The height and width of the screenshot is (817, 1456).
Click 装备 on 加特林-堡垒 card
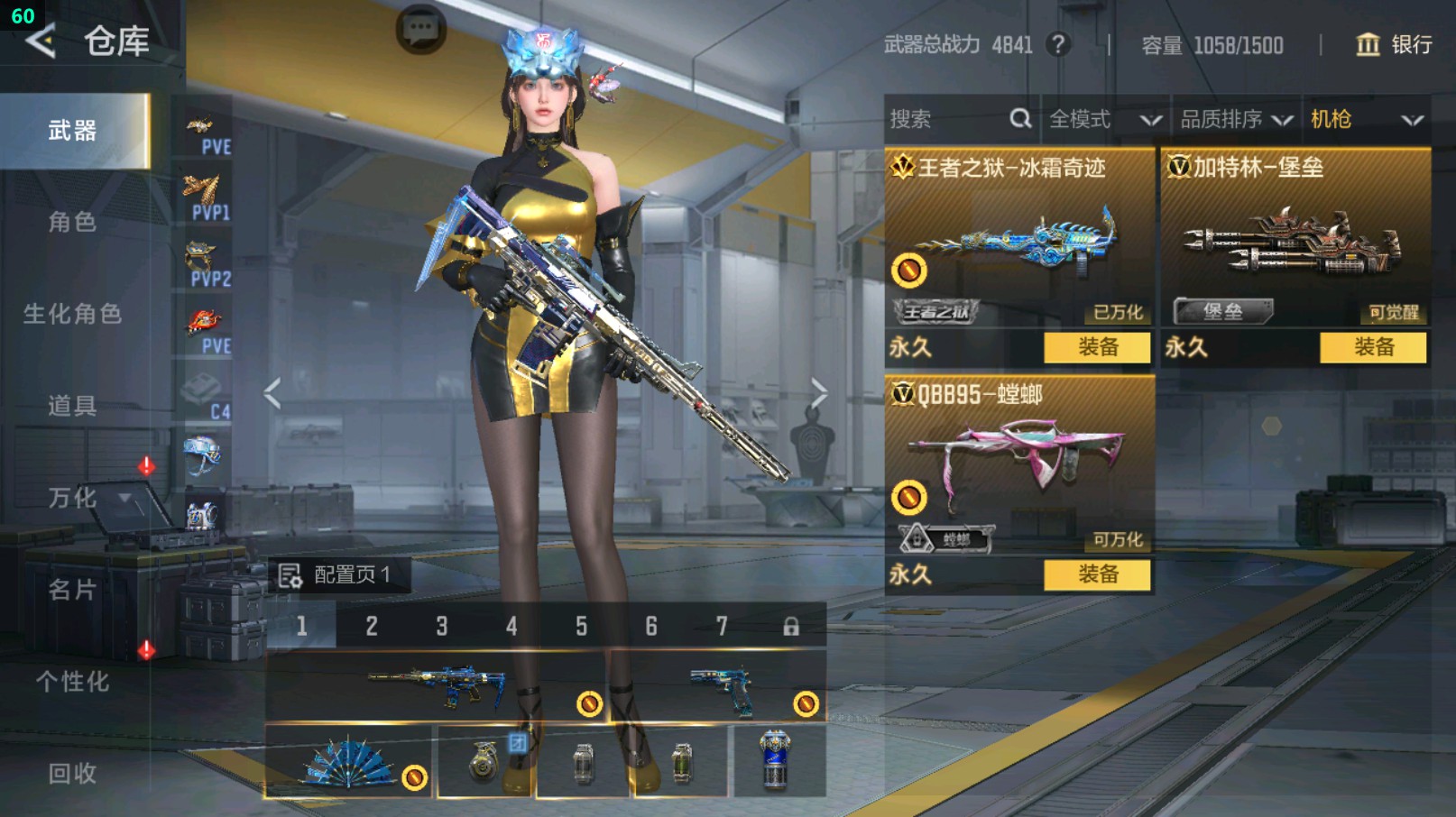(1372, 347)
